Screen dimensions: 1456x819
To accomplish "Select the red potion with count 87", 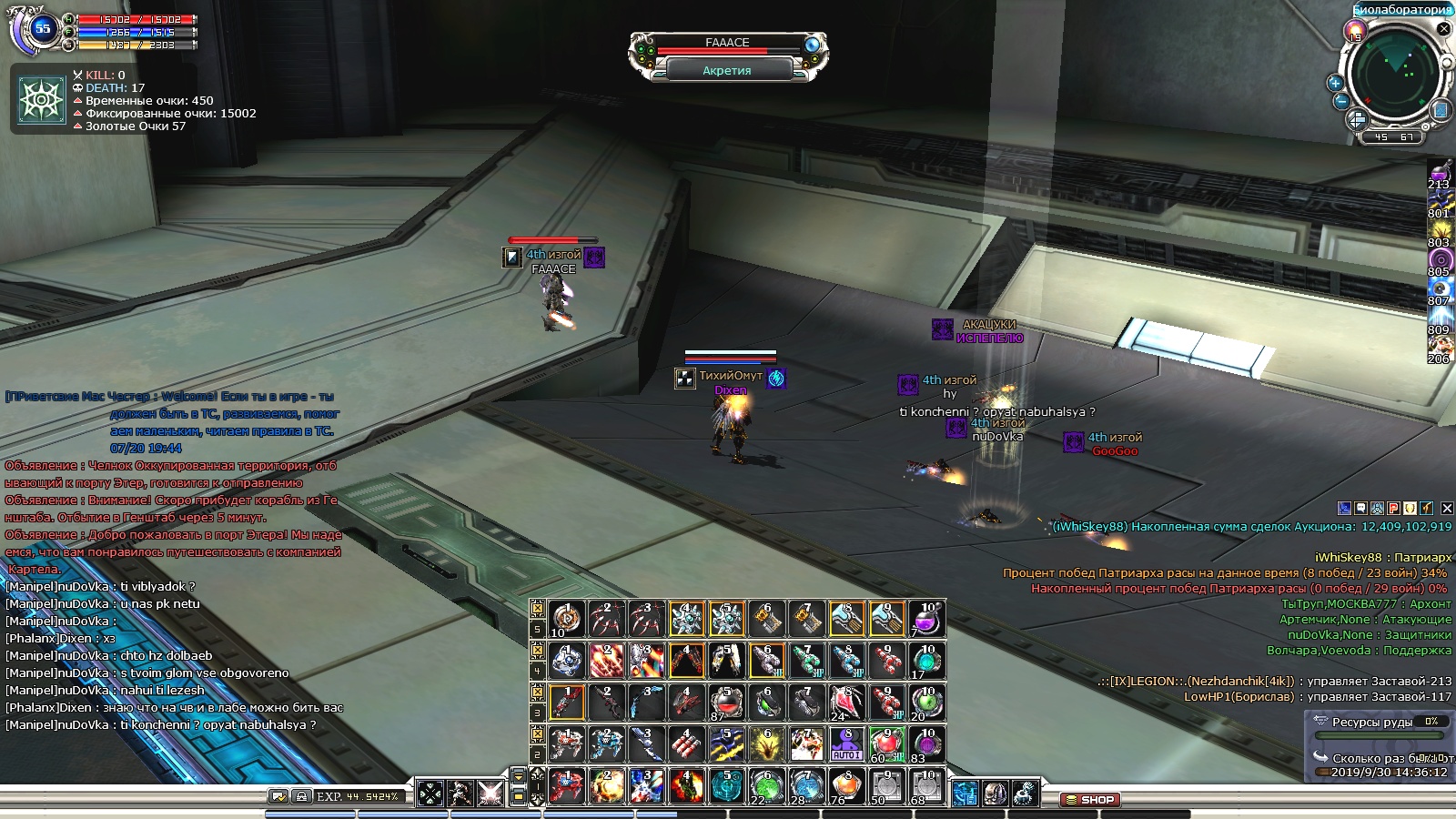I will point(726,703).
